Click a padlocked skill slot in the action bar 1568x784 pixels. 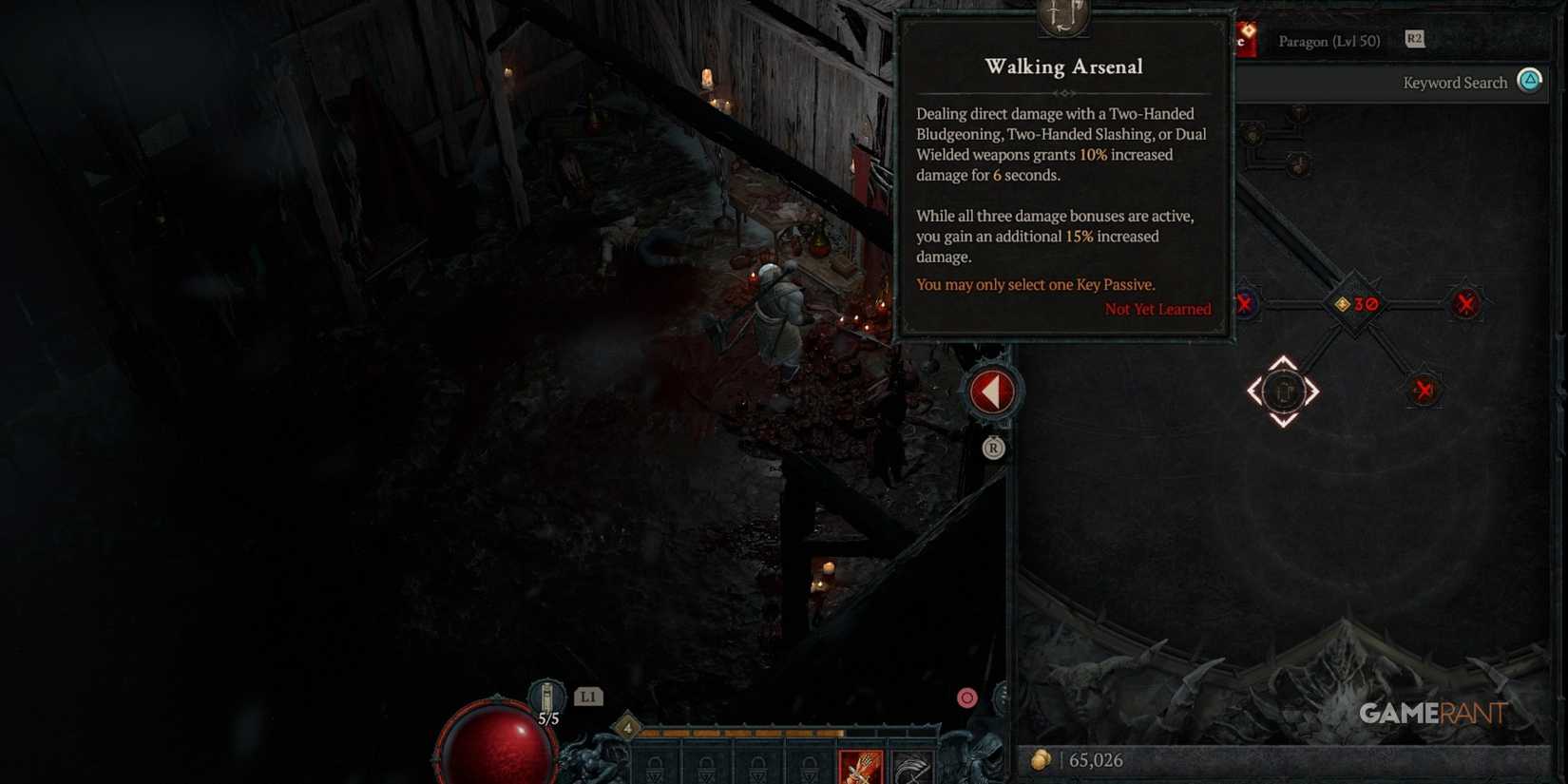[656, 767]
